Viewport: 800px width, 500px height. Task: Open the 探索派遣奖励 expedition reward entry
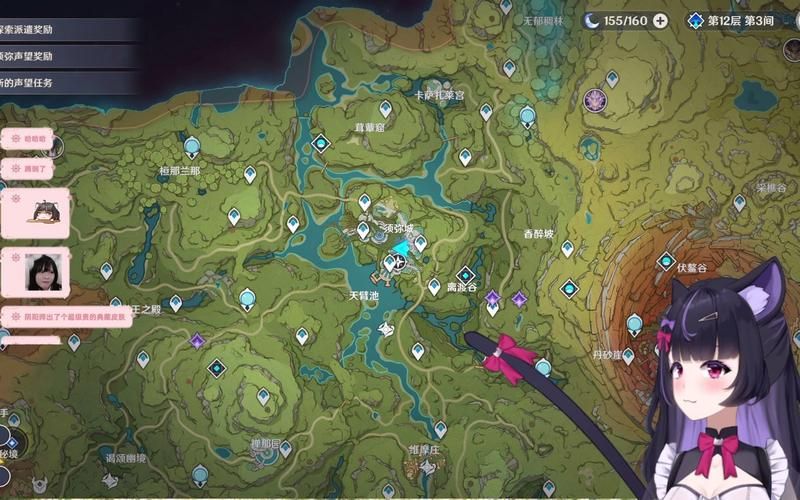tap(60, 30)
